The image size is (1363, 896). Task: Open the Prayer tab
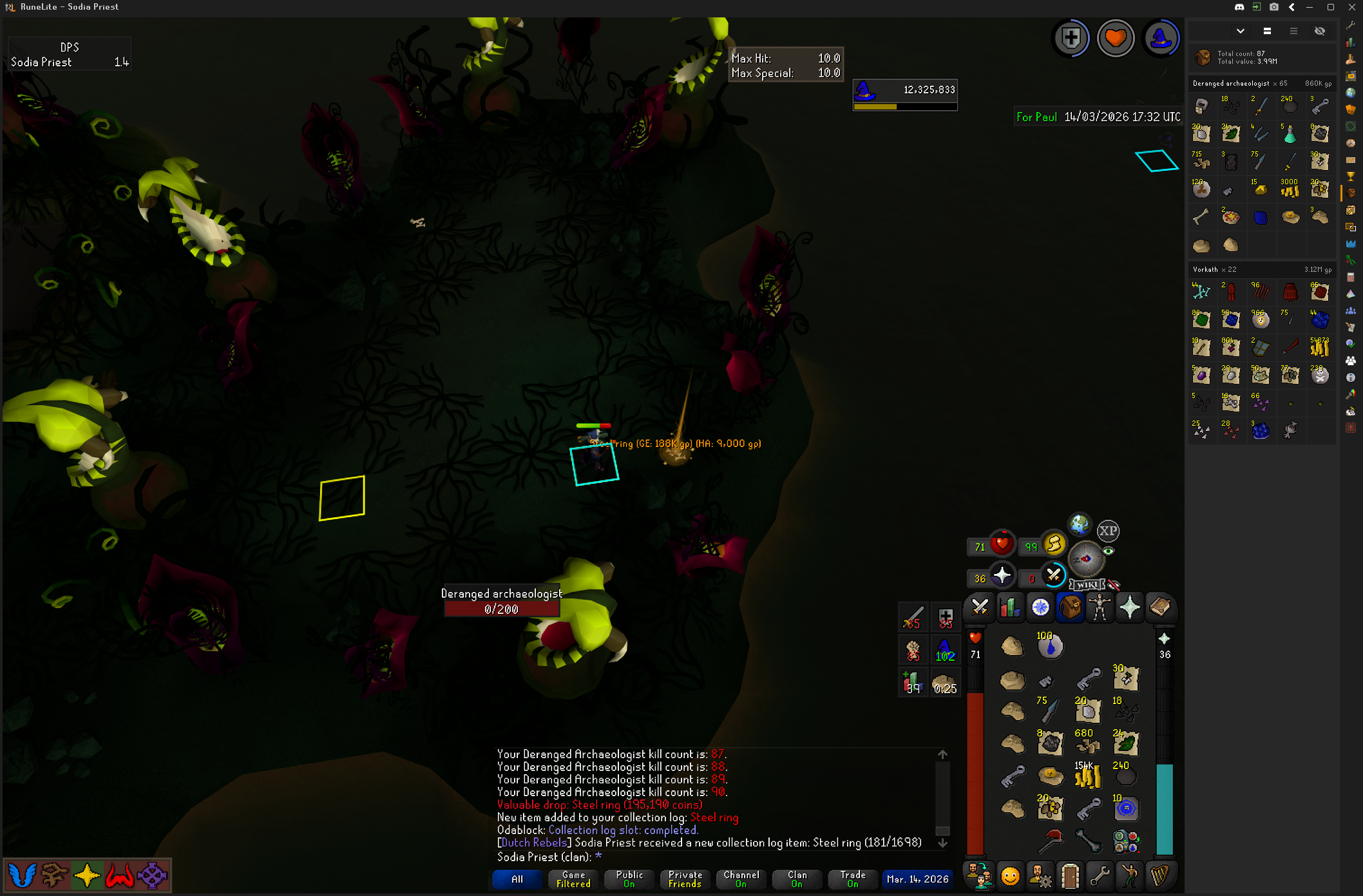click(1130, 607)
